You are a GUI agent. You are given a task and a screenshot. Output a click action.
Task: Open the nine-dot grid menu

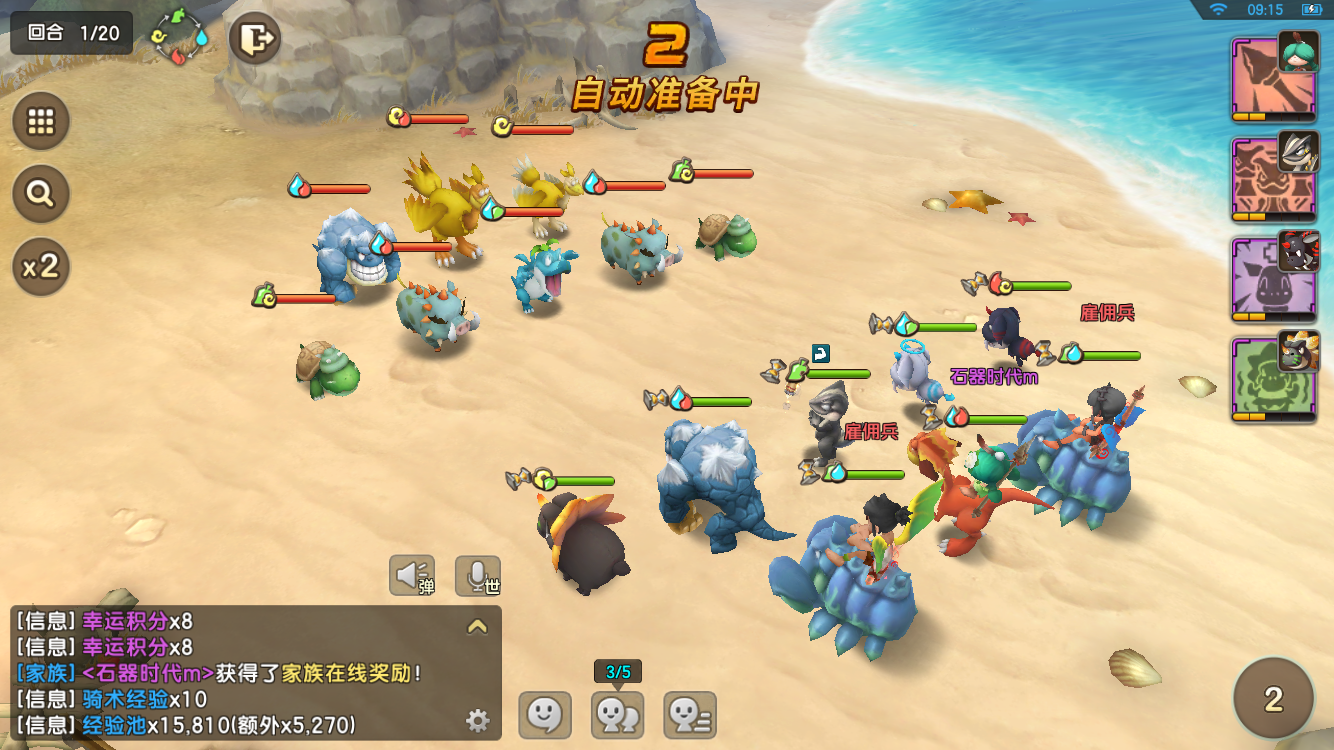click(x=41, y=121)
